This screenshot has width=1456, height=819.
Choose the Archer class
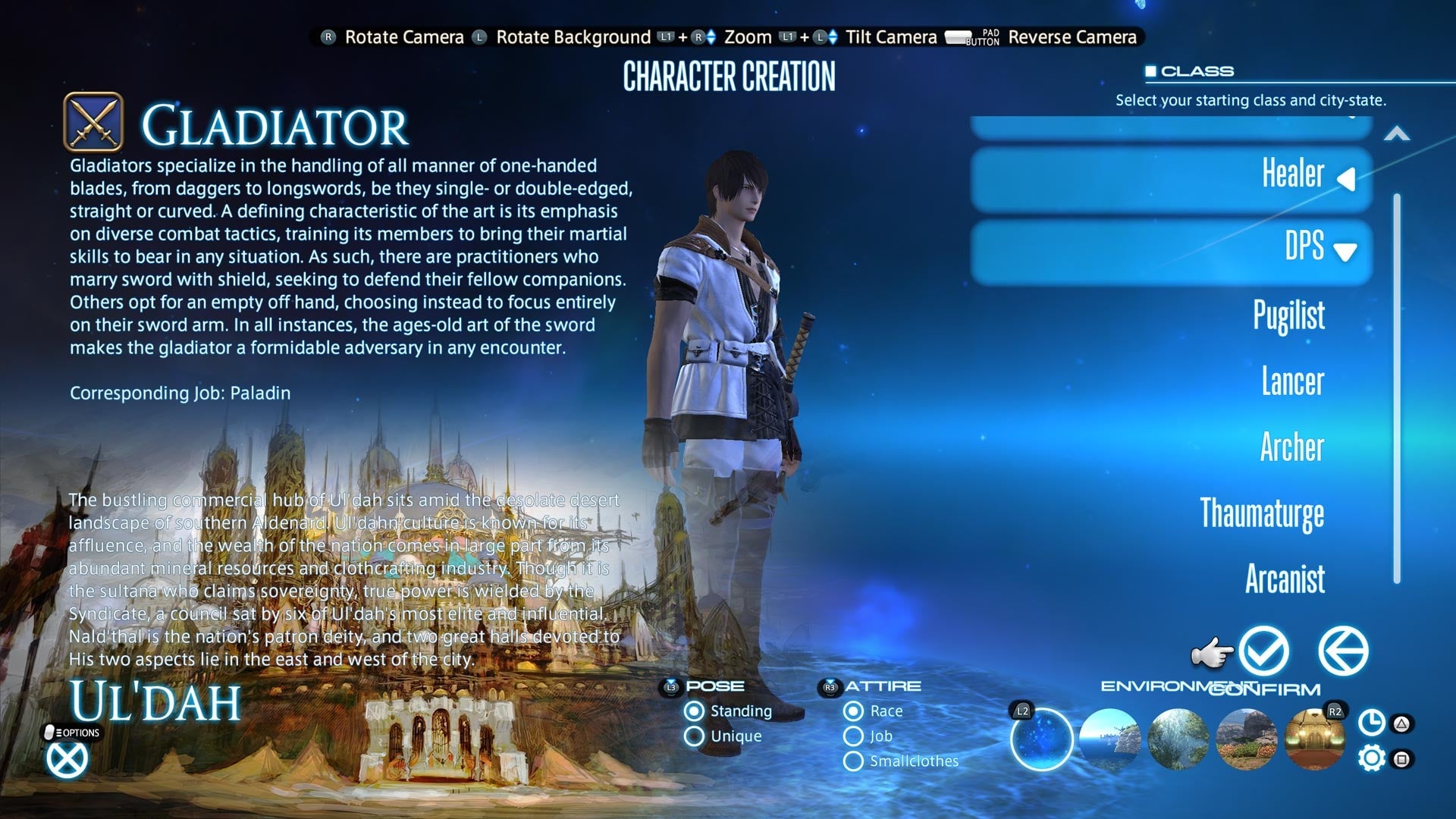[1294, 448]
